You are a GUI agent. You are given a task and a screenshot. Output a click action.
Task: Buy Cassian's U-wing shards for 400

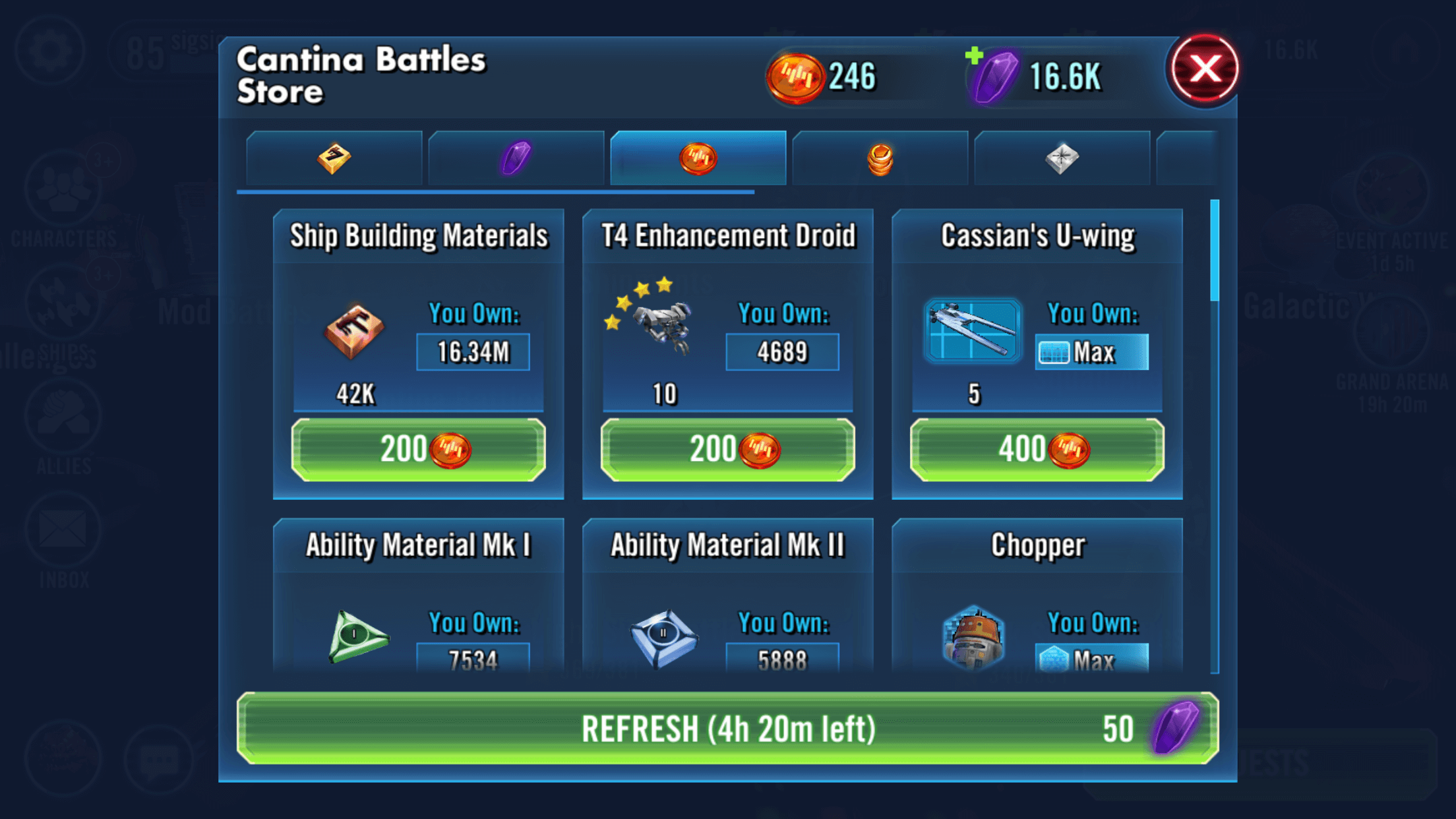1037,450
